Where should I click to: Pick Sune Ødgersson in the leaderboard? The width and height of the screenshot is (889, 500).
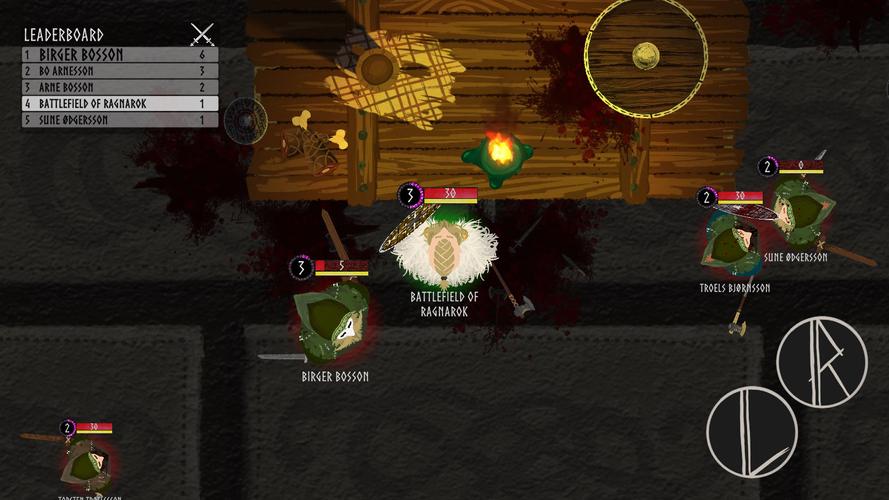(x=120, y=120)
